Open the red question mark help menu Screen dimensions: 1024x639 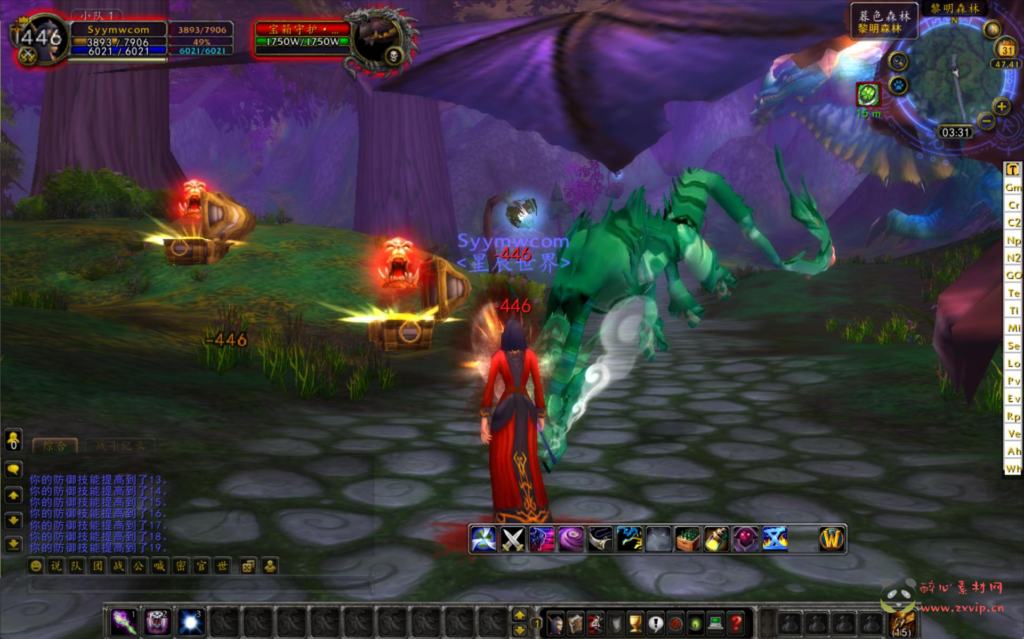(x=735, y=623)
